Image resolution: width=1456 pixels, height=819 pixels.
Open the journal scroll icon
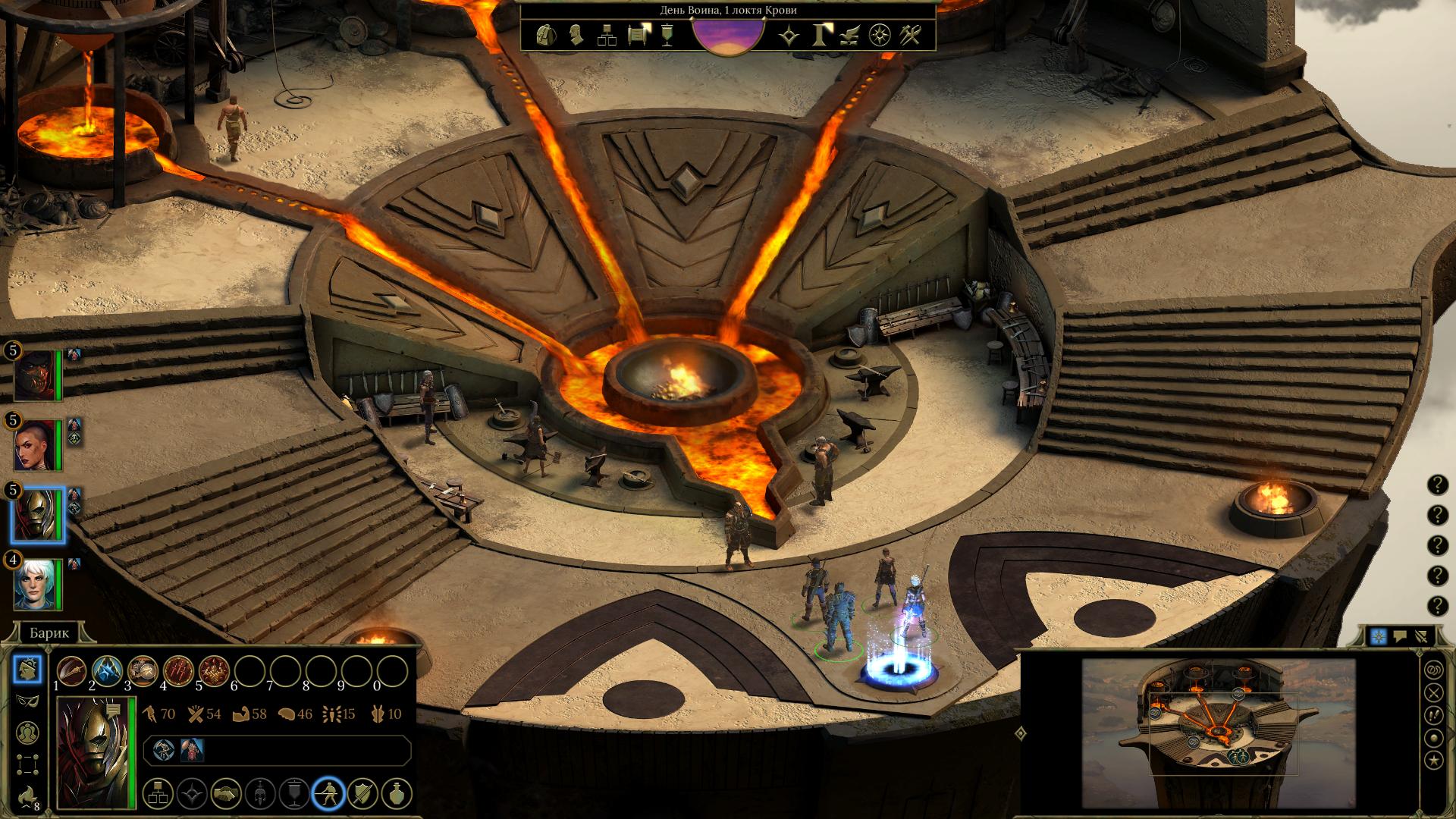pos(639,35)
